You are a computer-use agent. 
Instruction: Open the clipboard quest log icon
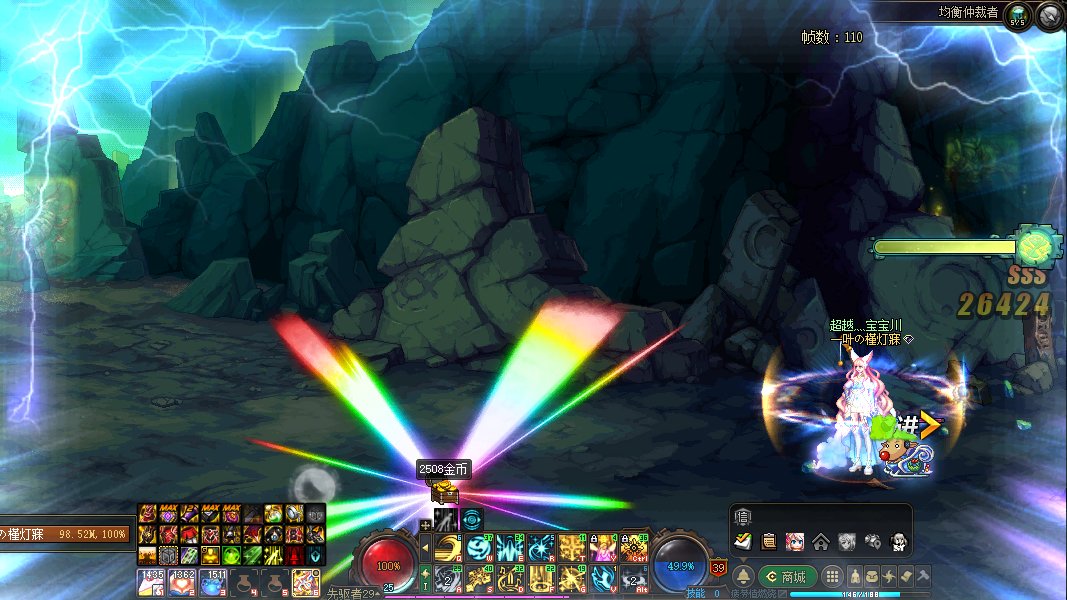tap(768, 541)
